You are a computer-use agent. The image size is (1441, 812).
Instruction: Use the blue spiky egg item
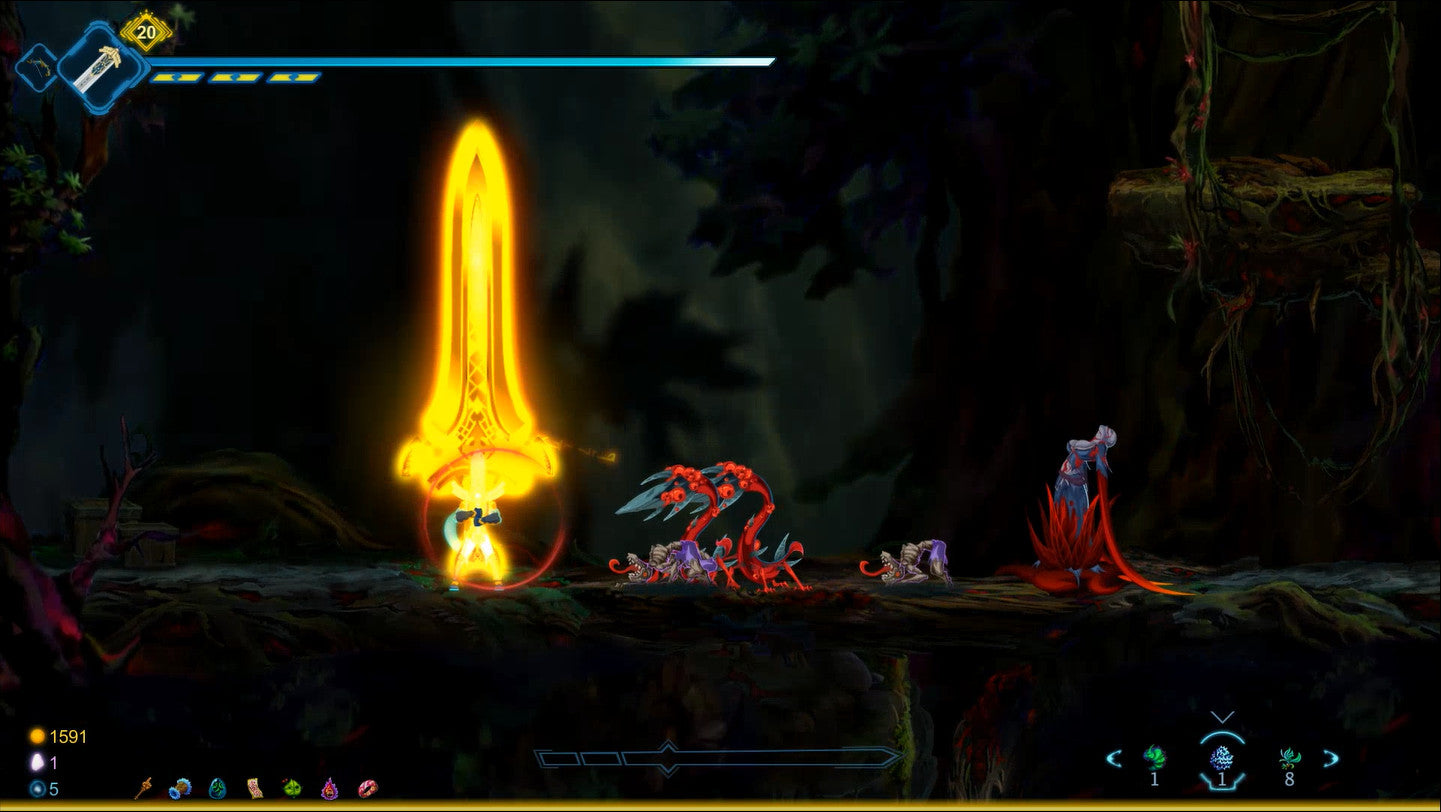(x=1222, y=757)
